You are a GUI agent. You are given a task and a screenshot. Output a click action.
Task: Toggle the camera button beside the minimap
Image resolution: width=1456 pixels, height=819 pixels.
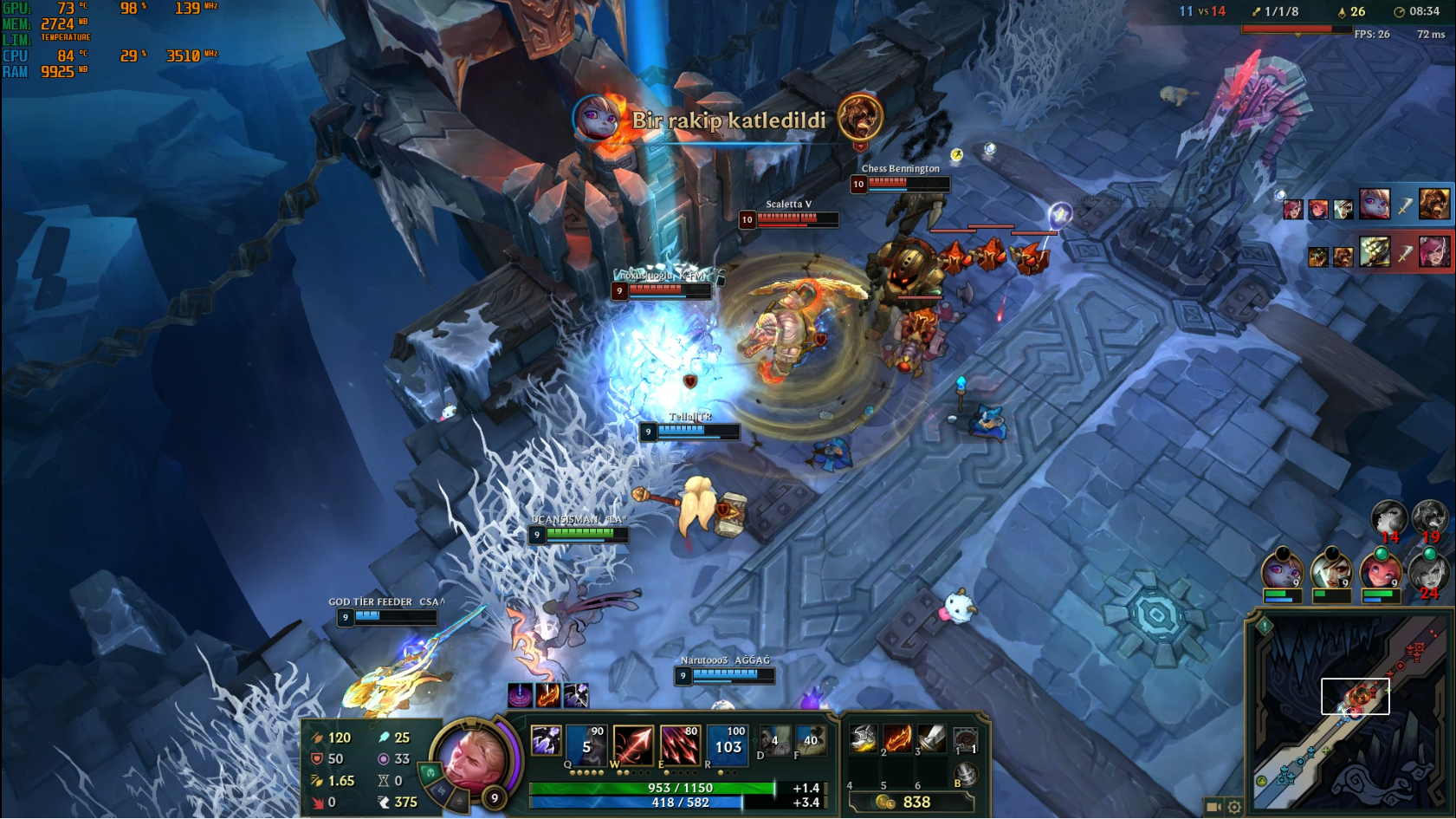pos(1213,807)
